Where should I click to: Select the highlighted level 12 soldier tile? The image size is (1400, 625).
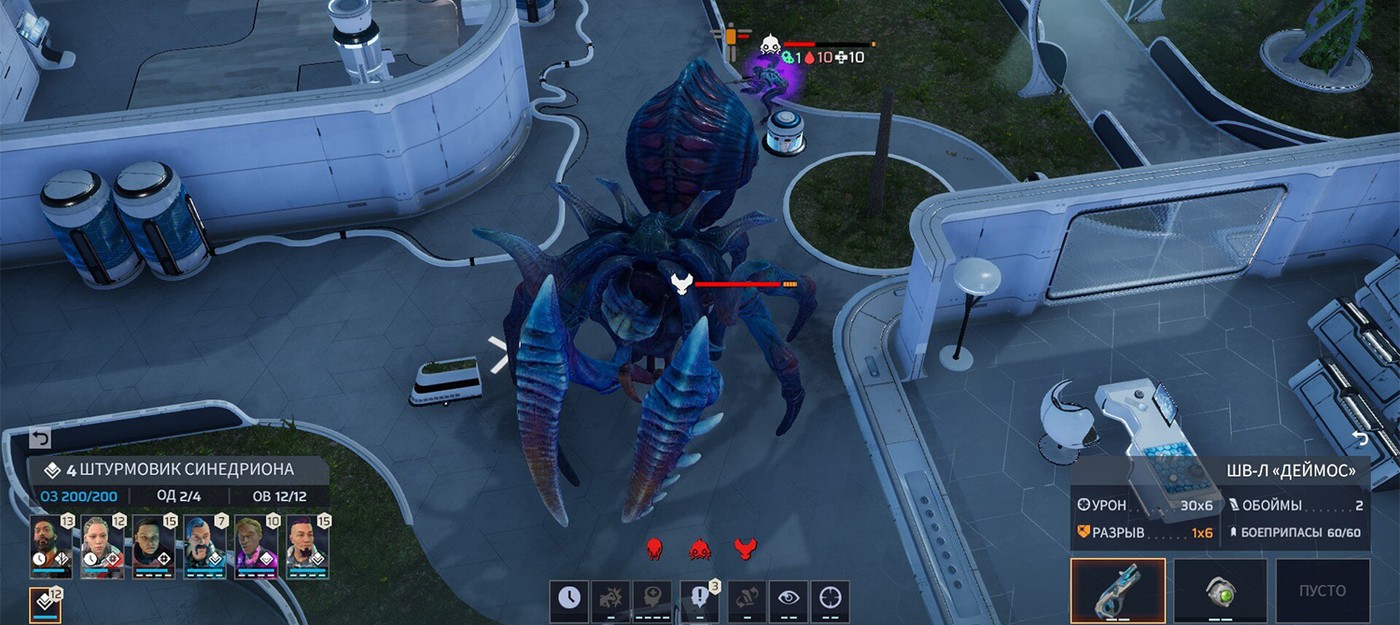coord(46,603)
